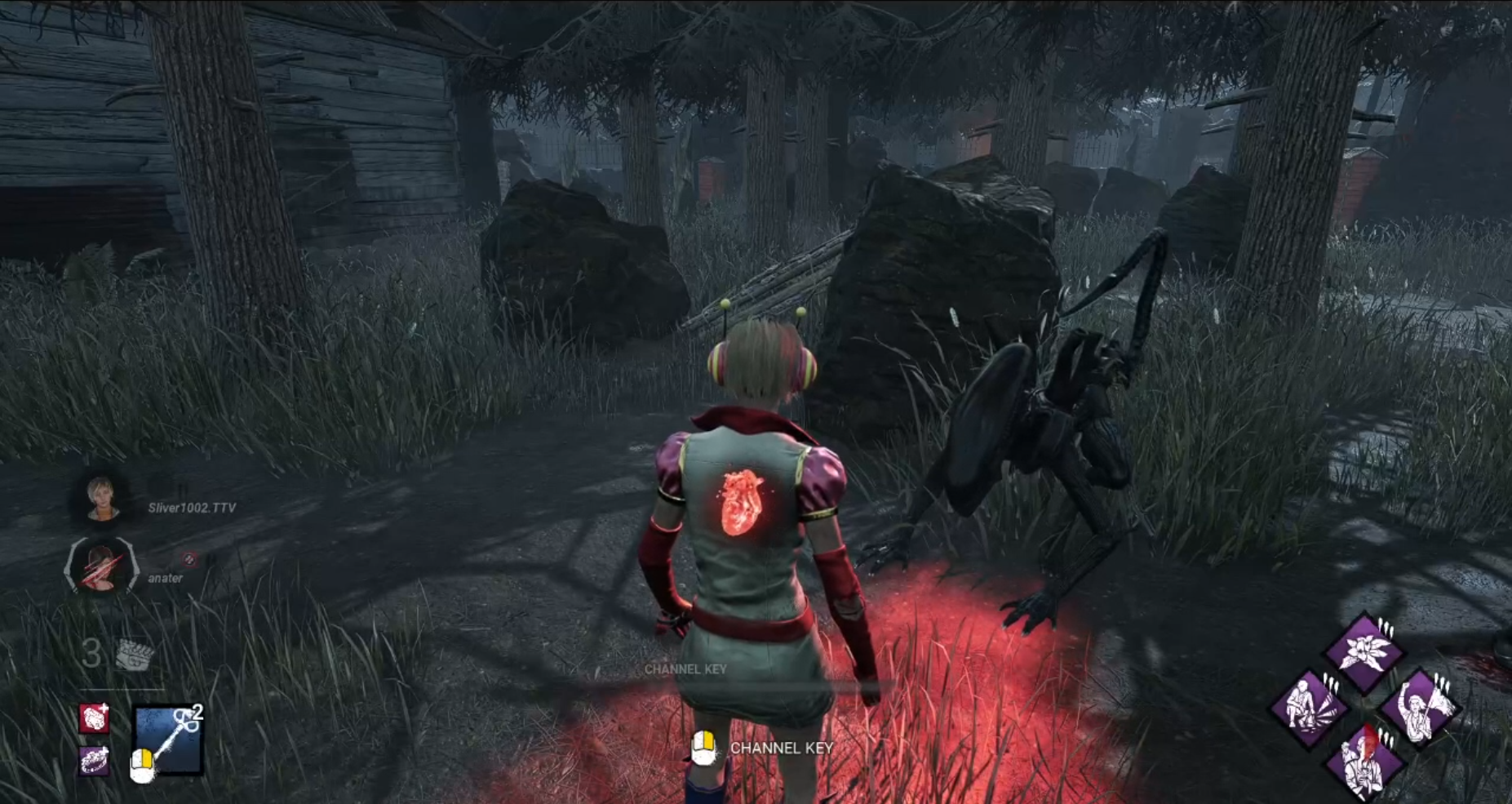Click the red key add-on icon
Viewport: 1512px width, 804px height.
pyautogui.click(x=95, y=719)
